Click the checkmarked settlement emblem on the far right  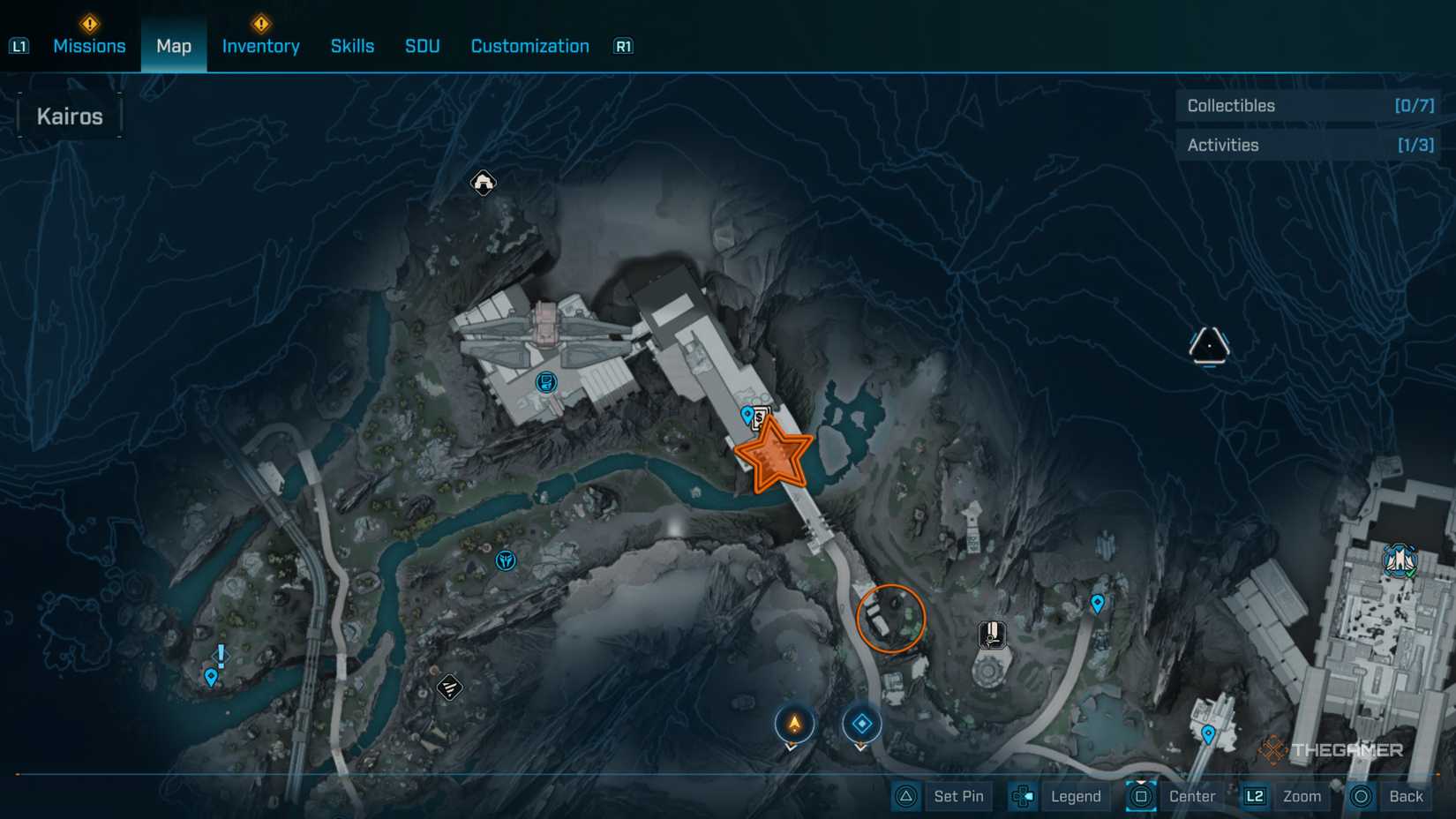(1402, 559)
